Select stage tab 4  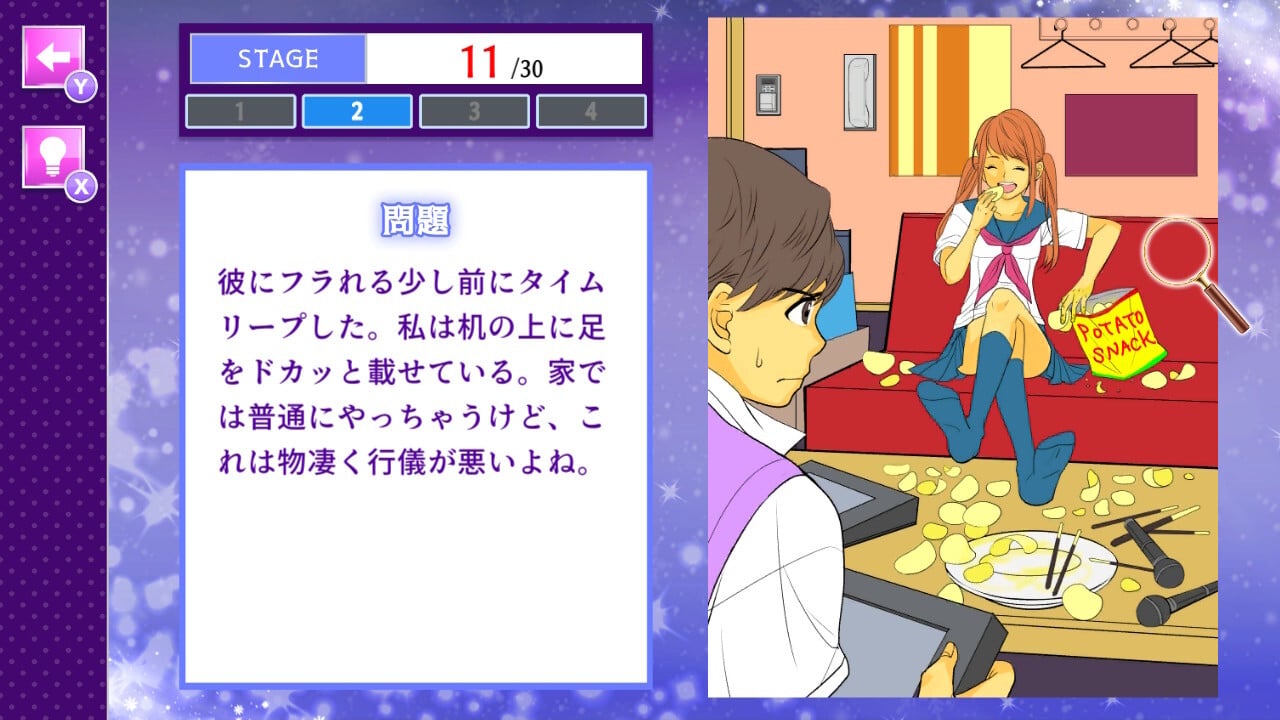(x=591, y=111)
